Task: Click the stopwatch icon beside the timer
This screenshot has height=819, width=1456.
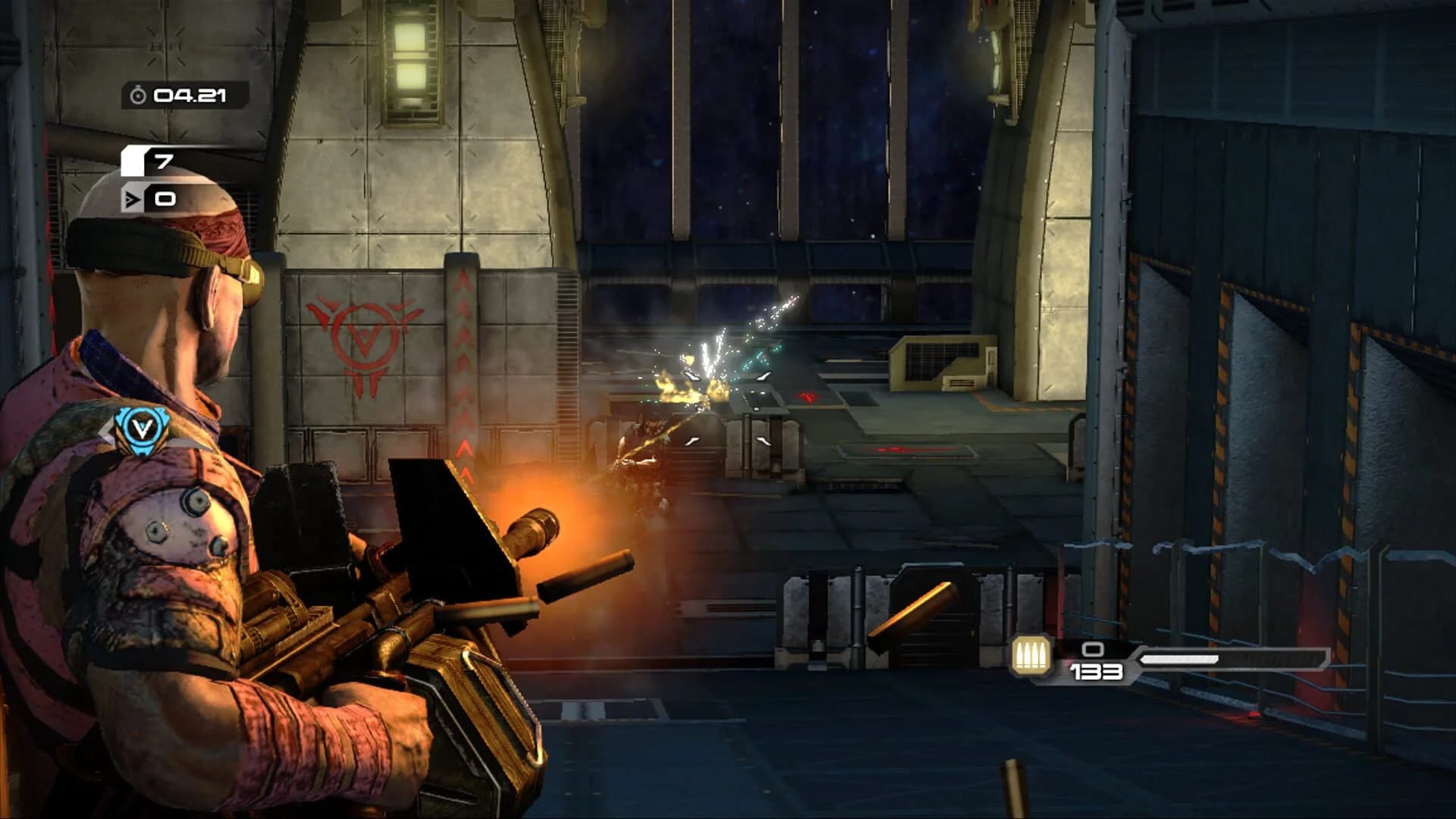Action: (138, 96)
